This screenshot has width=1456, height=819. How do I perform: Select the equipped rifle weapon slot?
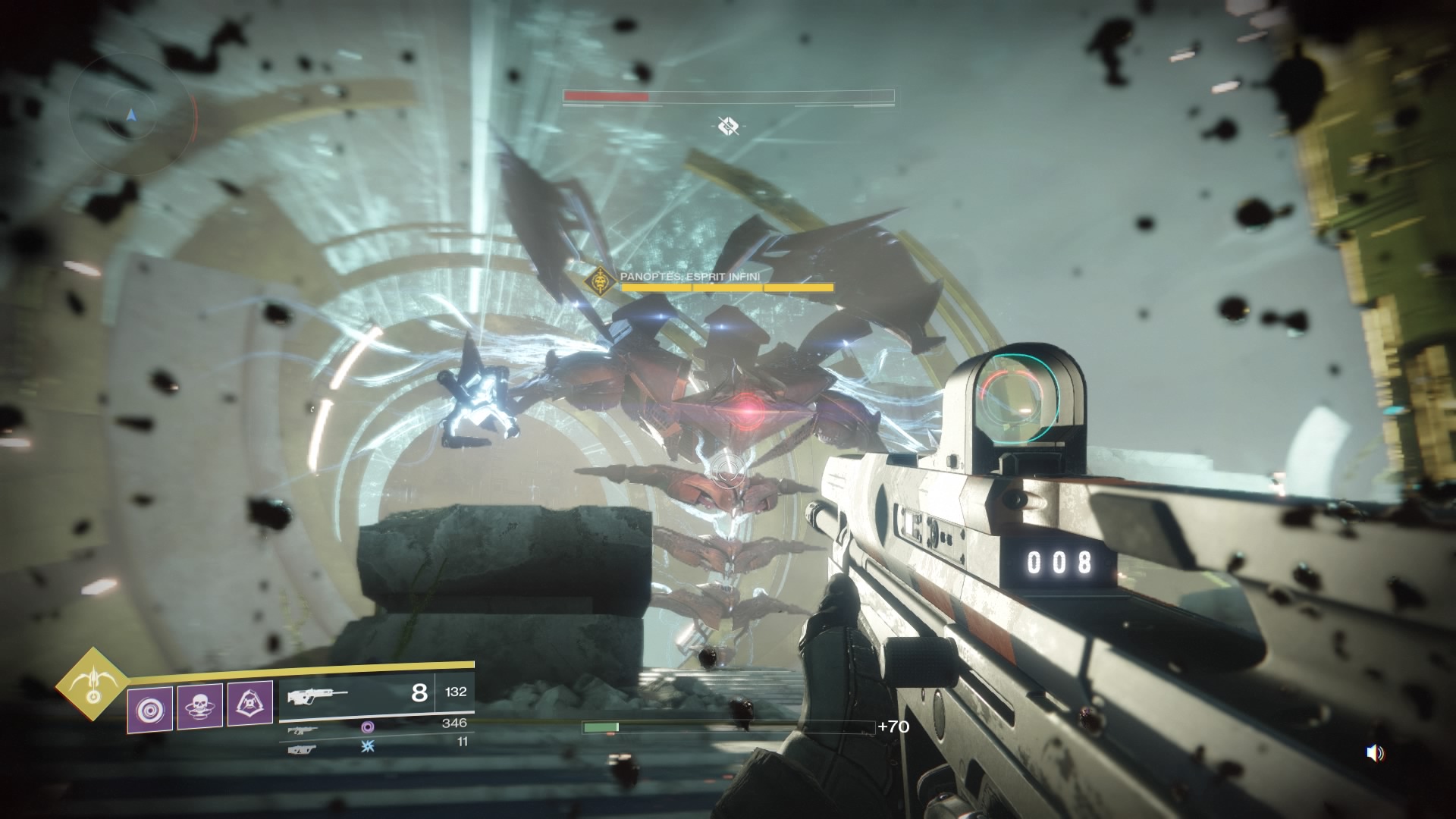[376, 692]
